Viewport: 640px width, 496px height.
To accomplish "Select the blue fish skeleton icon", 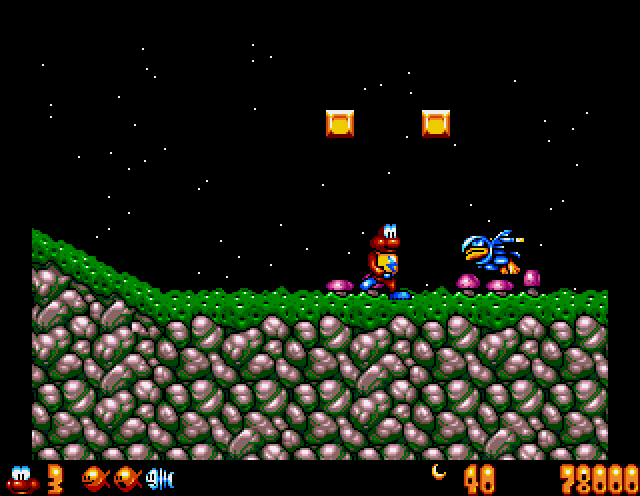I will pyautogui.click(x=160, y=479).
